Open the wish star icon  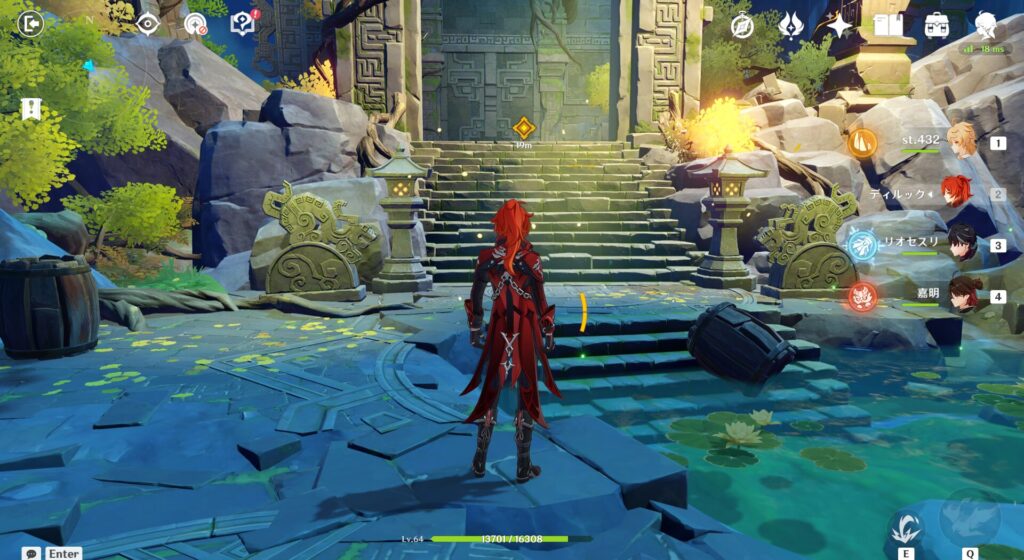coord(838,25)
